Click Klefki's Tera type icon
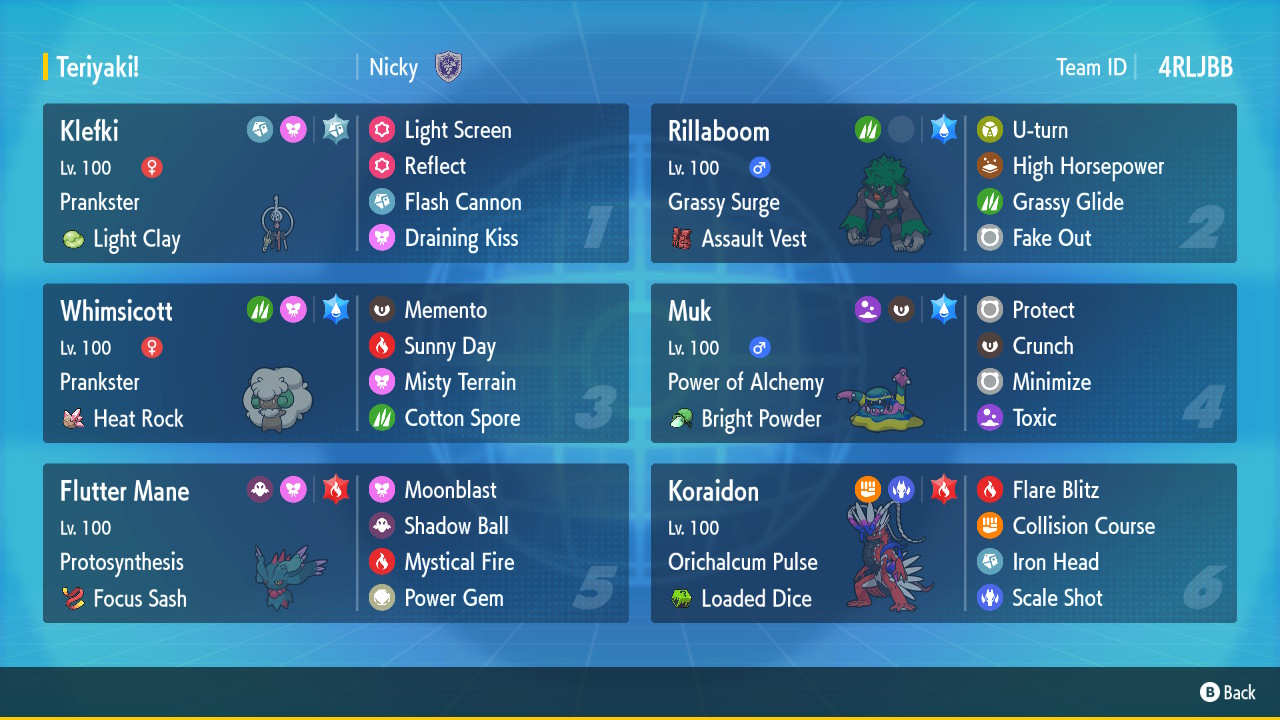 click(336, 130)
